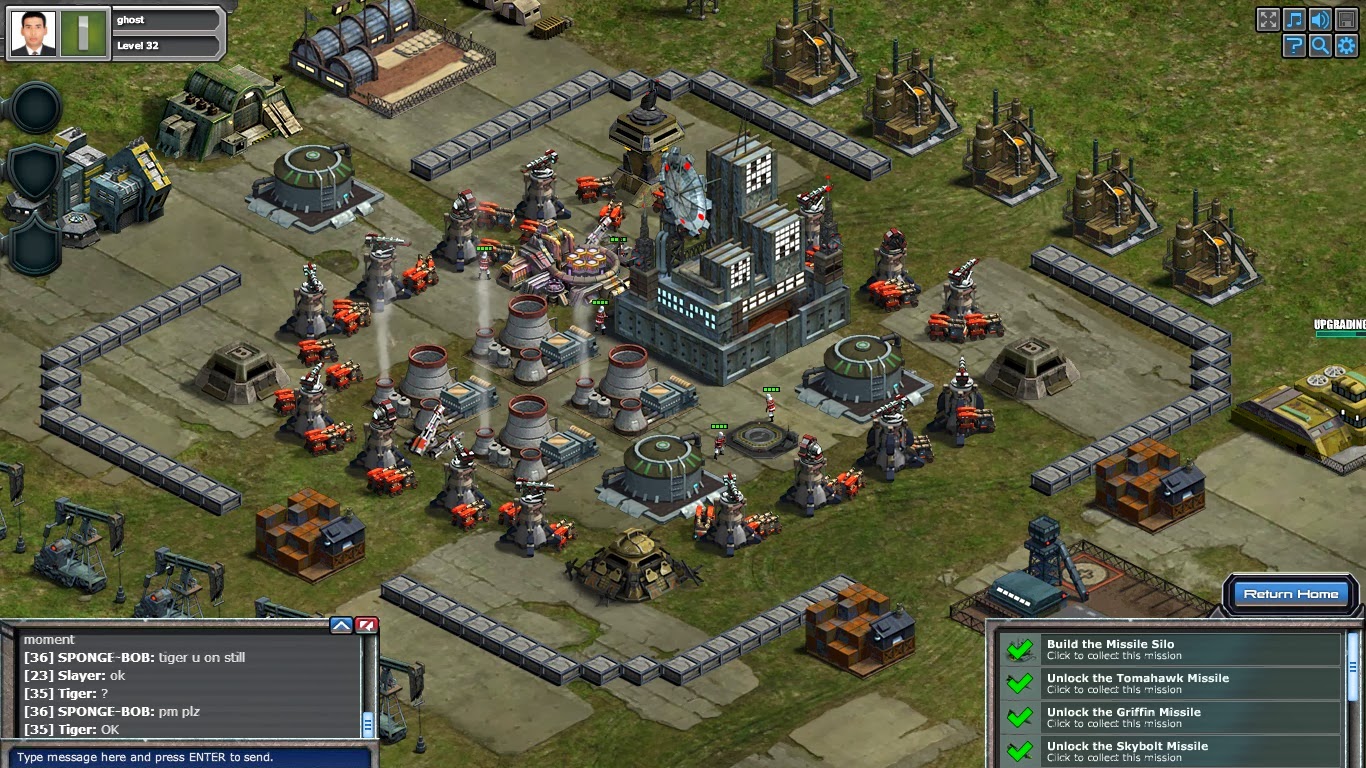Enter fullscreen with the expanding arrows icon
1366x768 pixels.
(x=1268, y=19)
